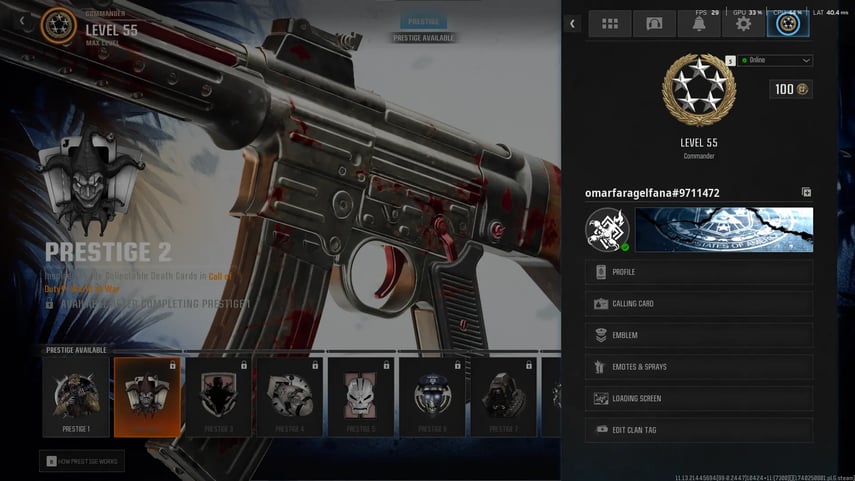Open the grid menu tab
The width and height of the screenshot is (855, 481).
tap(609, 24)
